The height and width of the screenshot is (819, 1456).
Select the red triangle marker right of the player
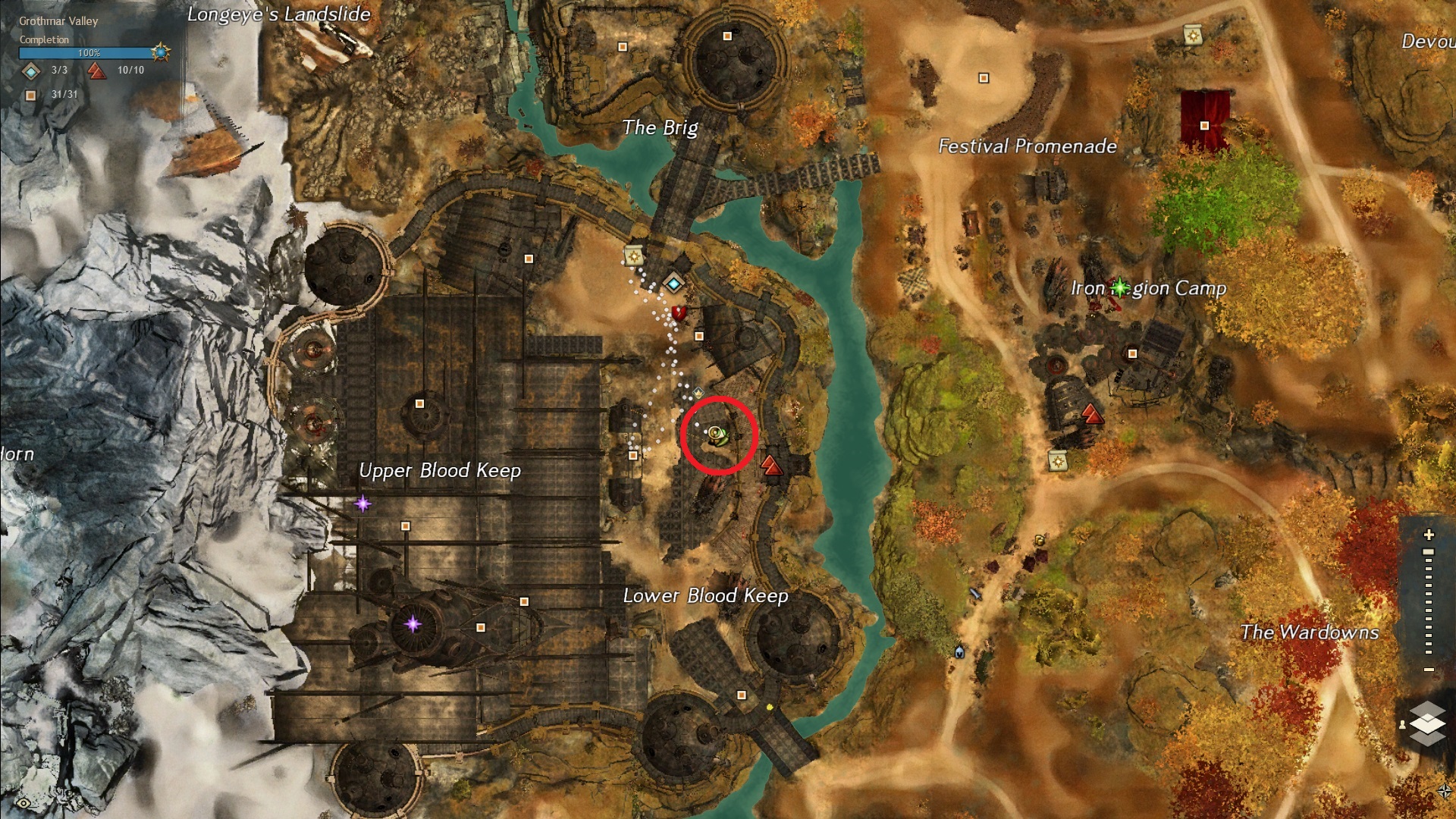771,464
